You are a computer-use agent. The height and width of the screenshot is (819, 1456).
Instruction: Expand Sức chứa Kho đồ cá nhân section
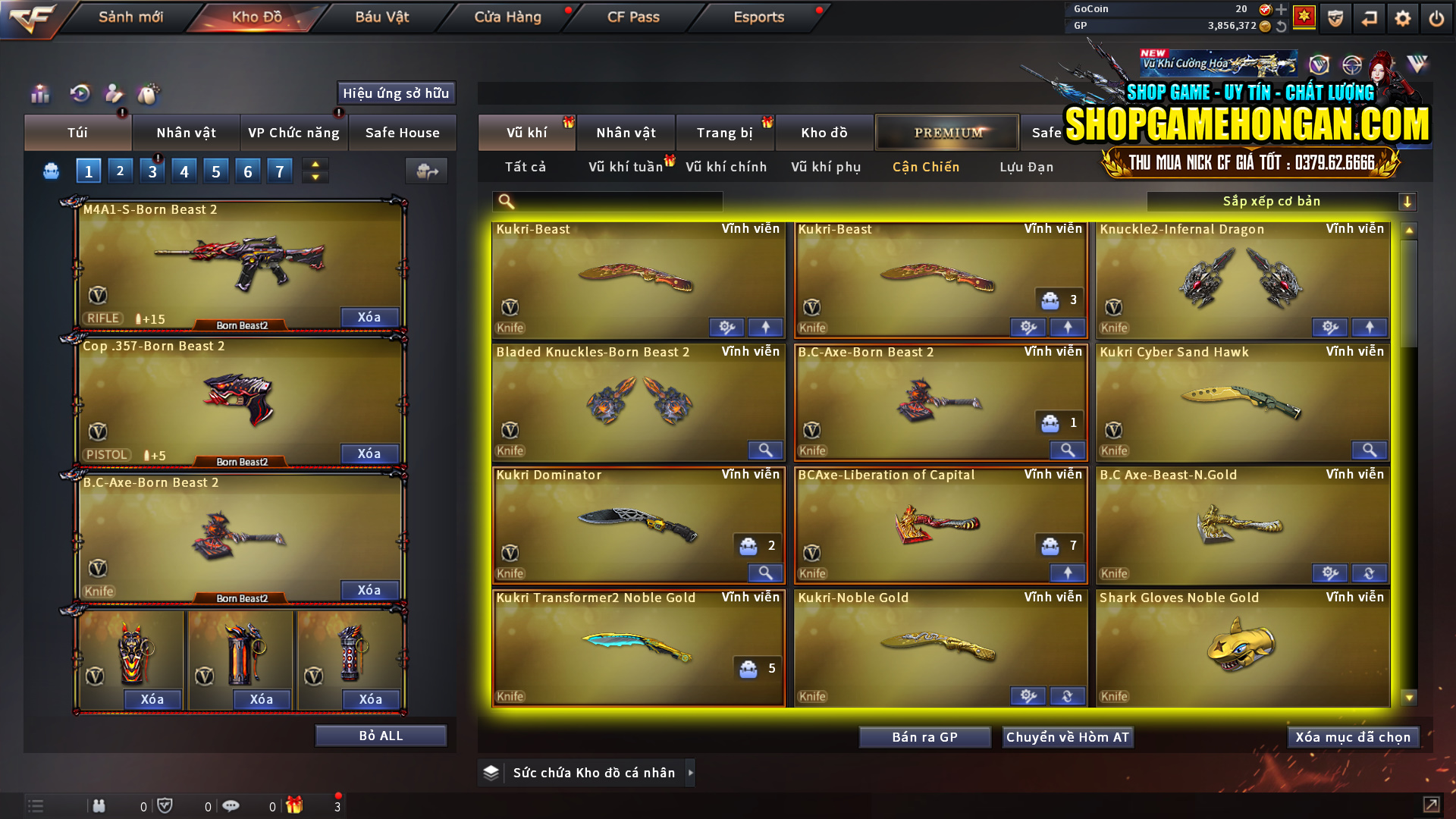690,773
